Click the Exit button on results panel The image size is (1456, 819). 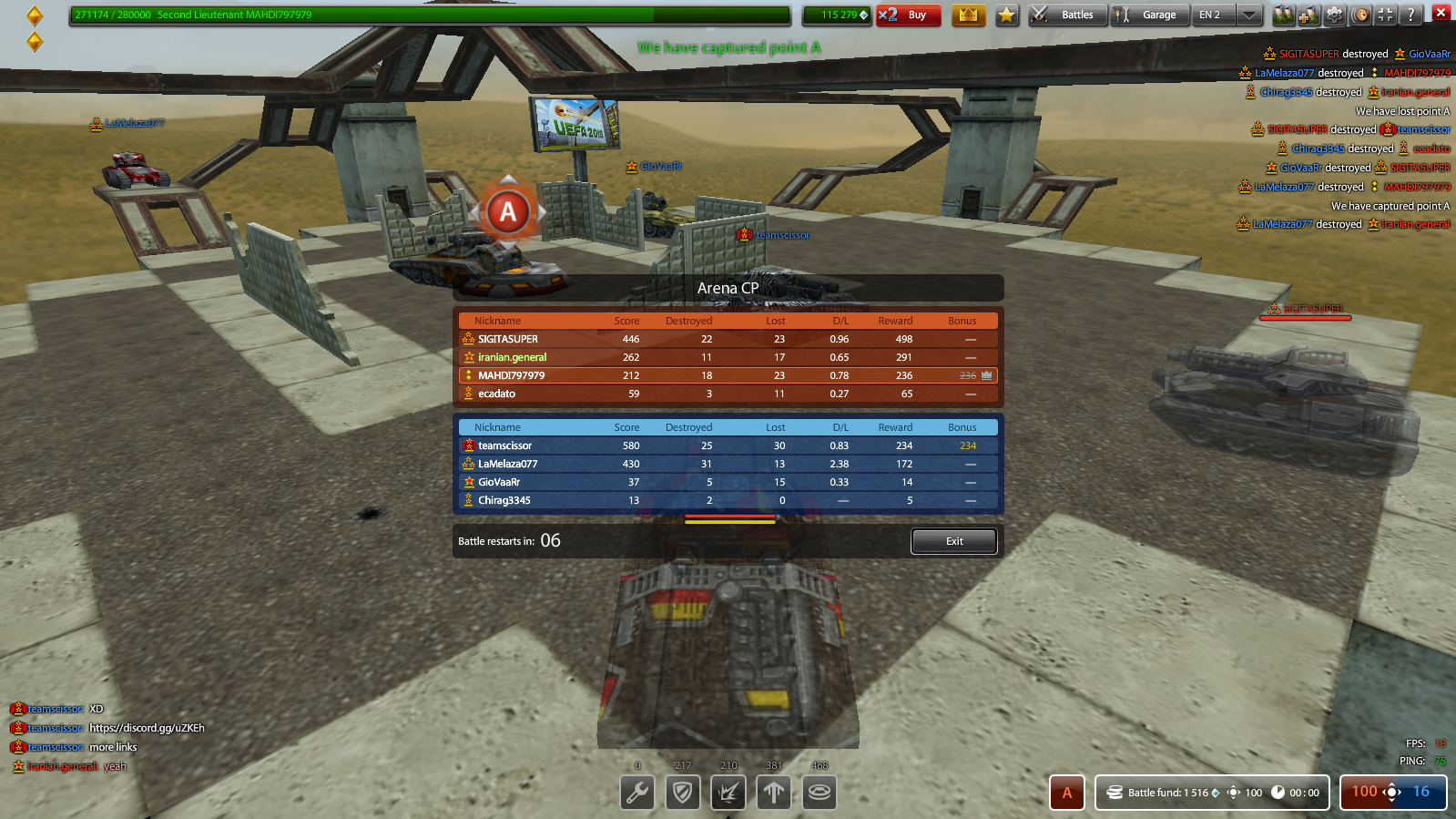coord(952,540)
